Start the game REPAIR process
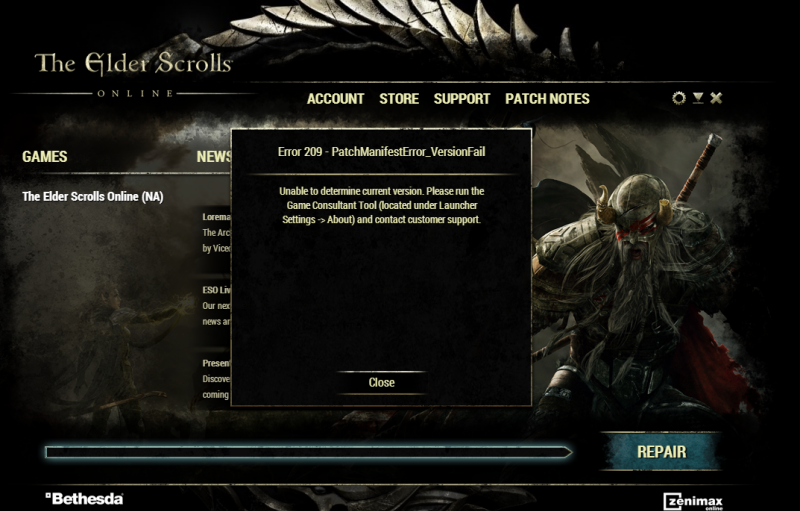800x511 pixels. click(x=661, y=451)
